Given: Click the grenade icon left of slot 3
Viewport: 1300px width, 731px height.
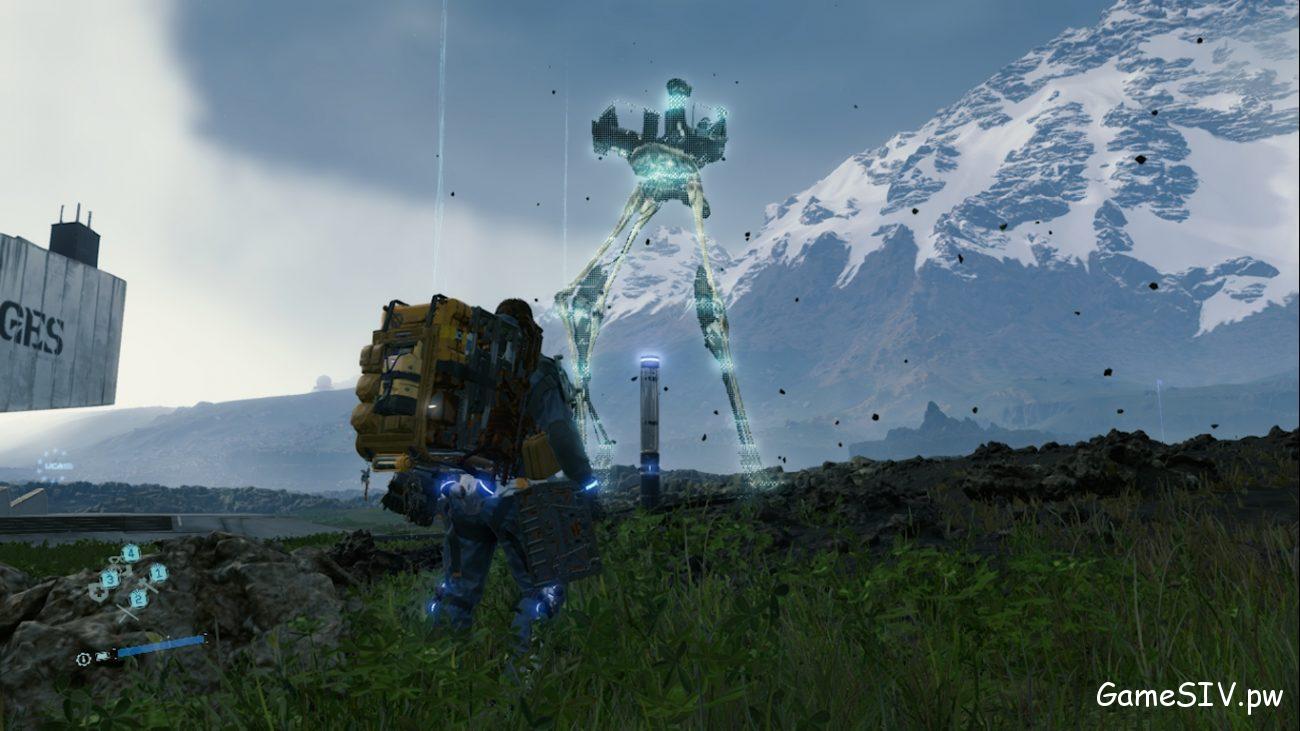Looking at the screenshot, I should (98, 593).
